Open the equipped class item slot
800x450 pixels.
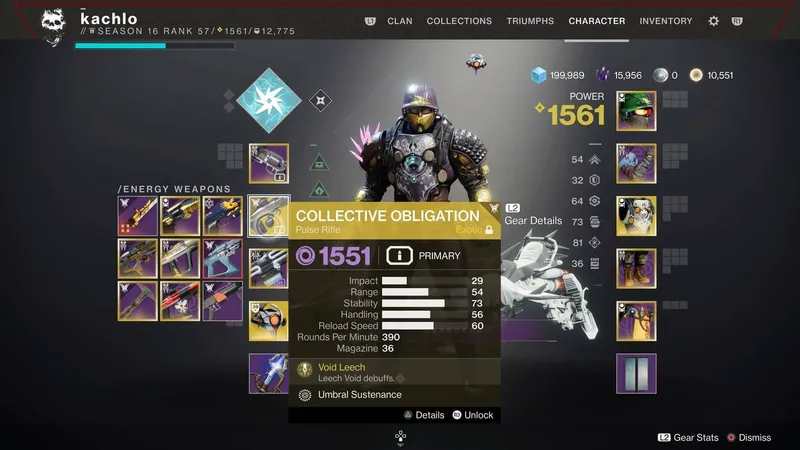click(x=636, y=320)
